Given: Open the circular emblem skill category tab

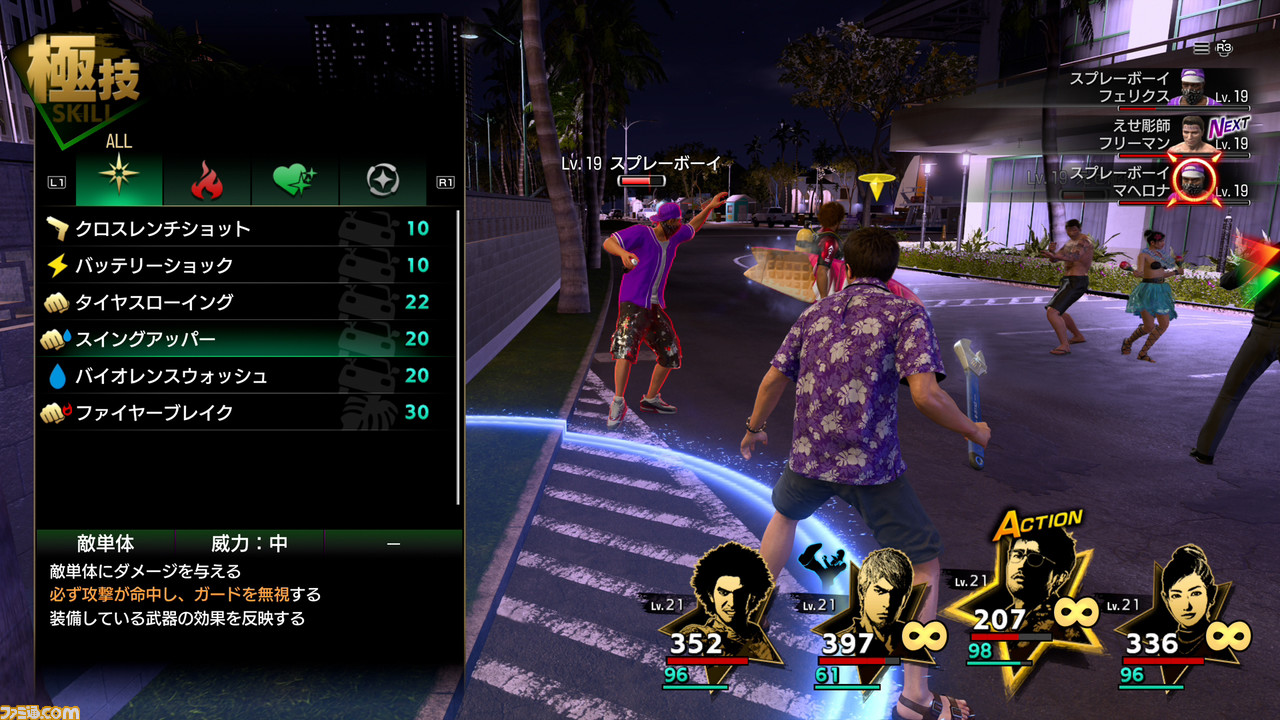Looking at the screenshot, I should 382,180.
